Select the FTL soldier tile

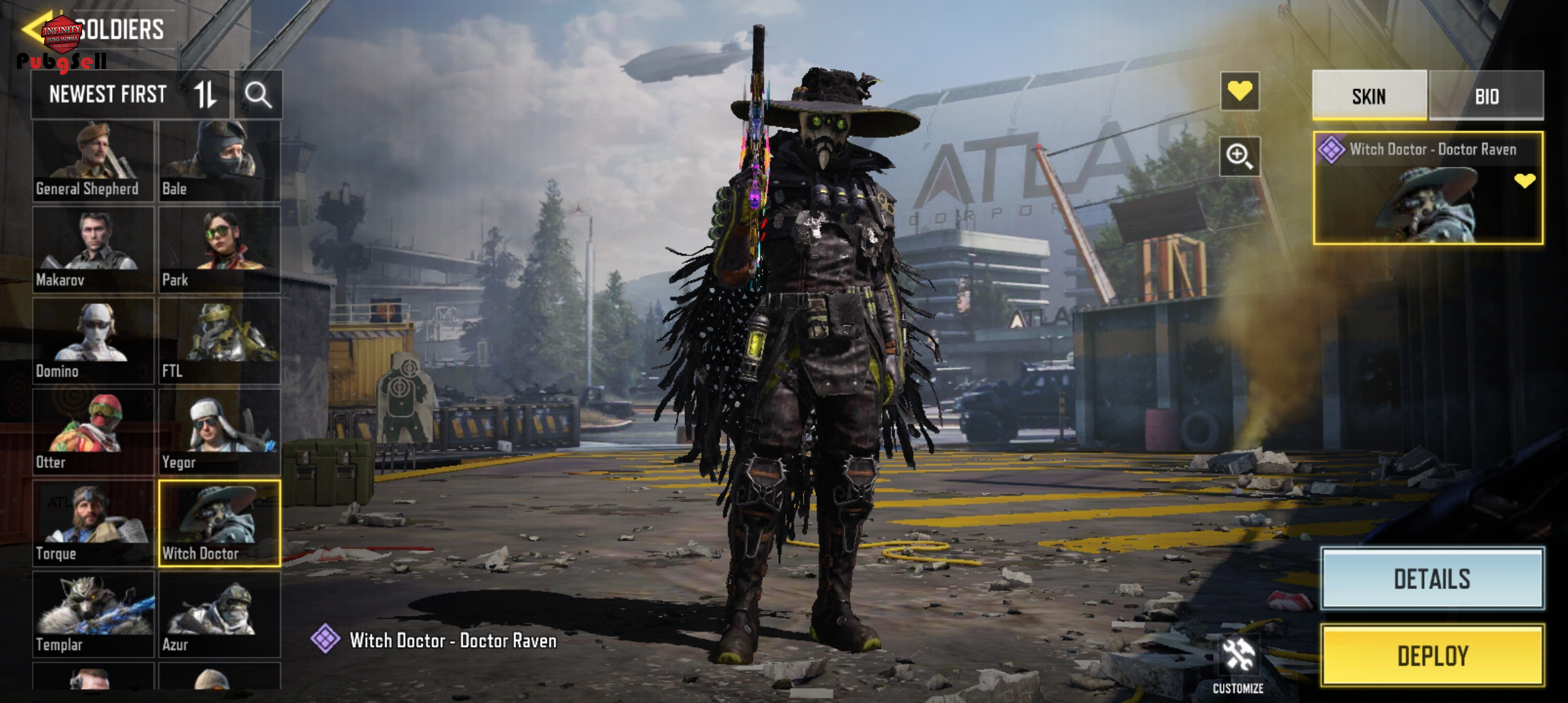pos(219,341)
